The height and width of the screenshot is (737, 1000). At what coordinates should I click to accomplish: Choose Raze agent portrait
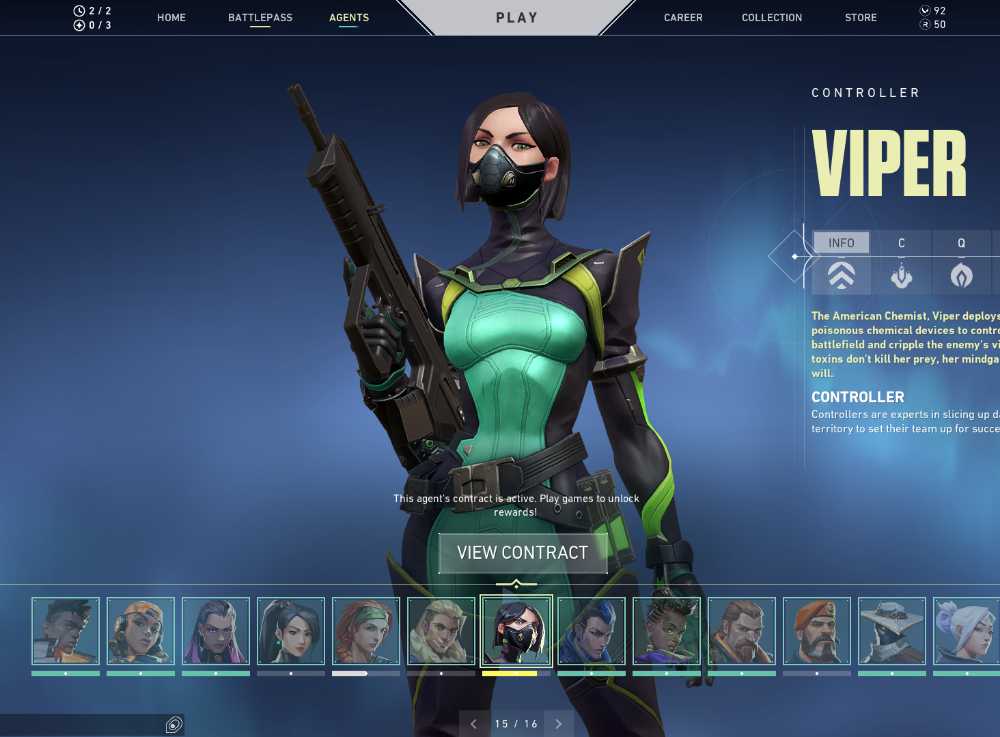tap(141, 631)
